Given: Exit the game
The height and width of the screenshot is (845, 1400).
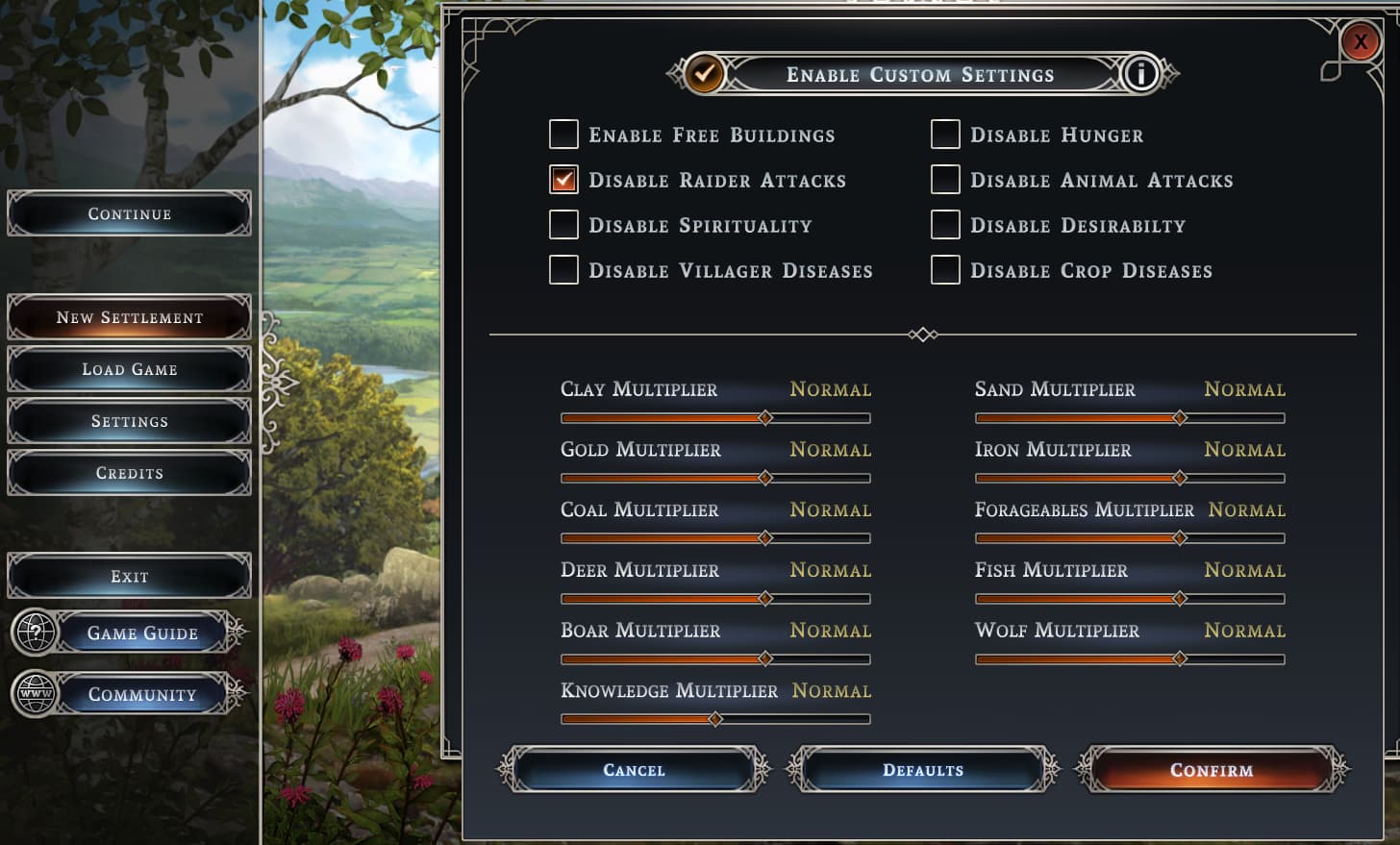Looking at the screenshot, I should (x=130, y=577).
